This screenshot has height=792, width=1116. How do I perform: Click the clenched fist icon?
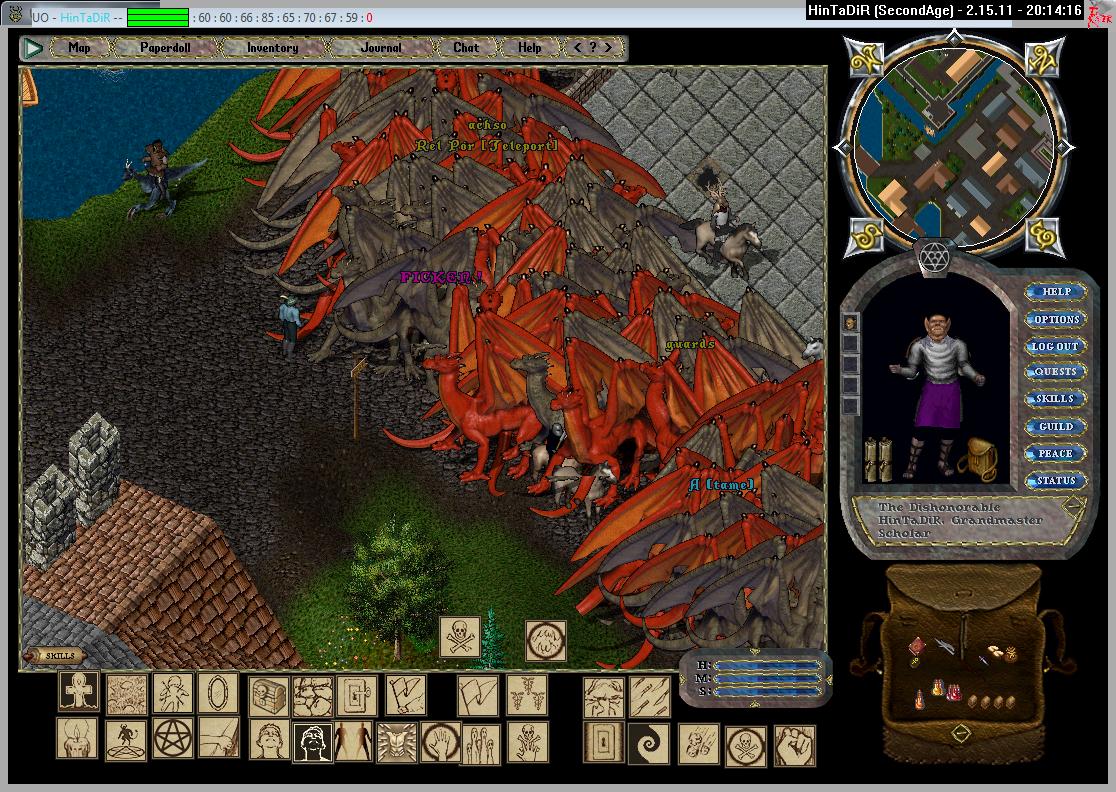[x=794, y=745]
